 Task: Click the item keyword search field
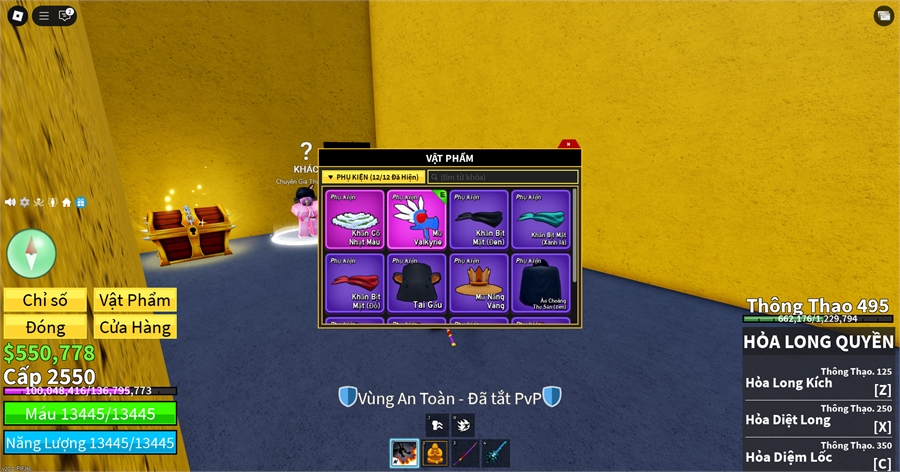tap(502, 177)
